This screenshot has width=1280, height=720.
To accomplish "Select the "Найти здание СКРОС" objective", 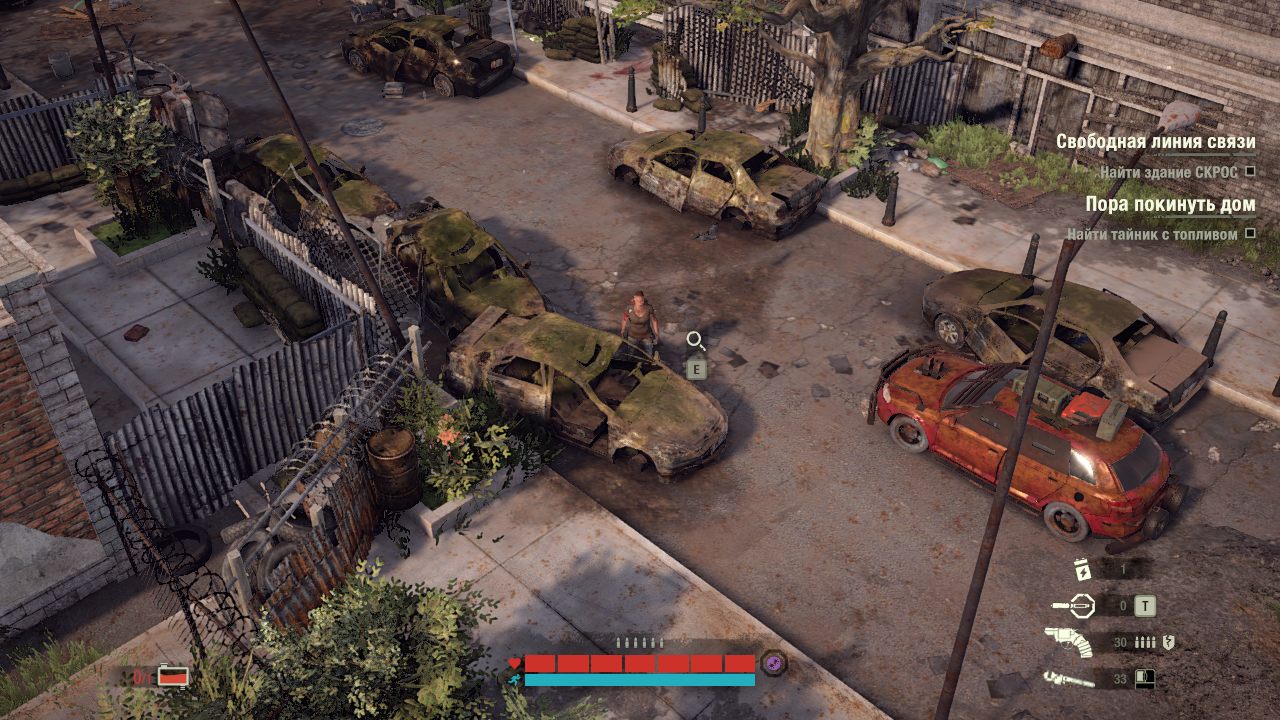I will 1168,172.
